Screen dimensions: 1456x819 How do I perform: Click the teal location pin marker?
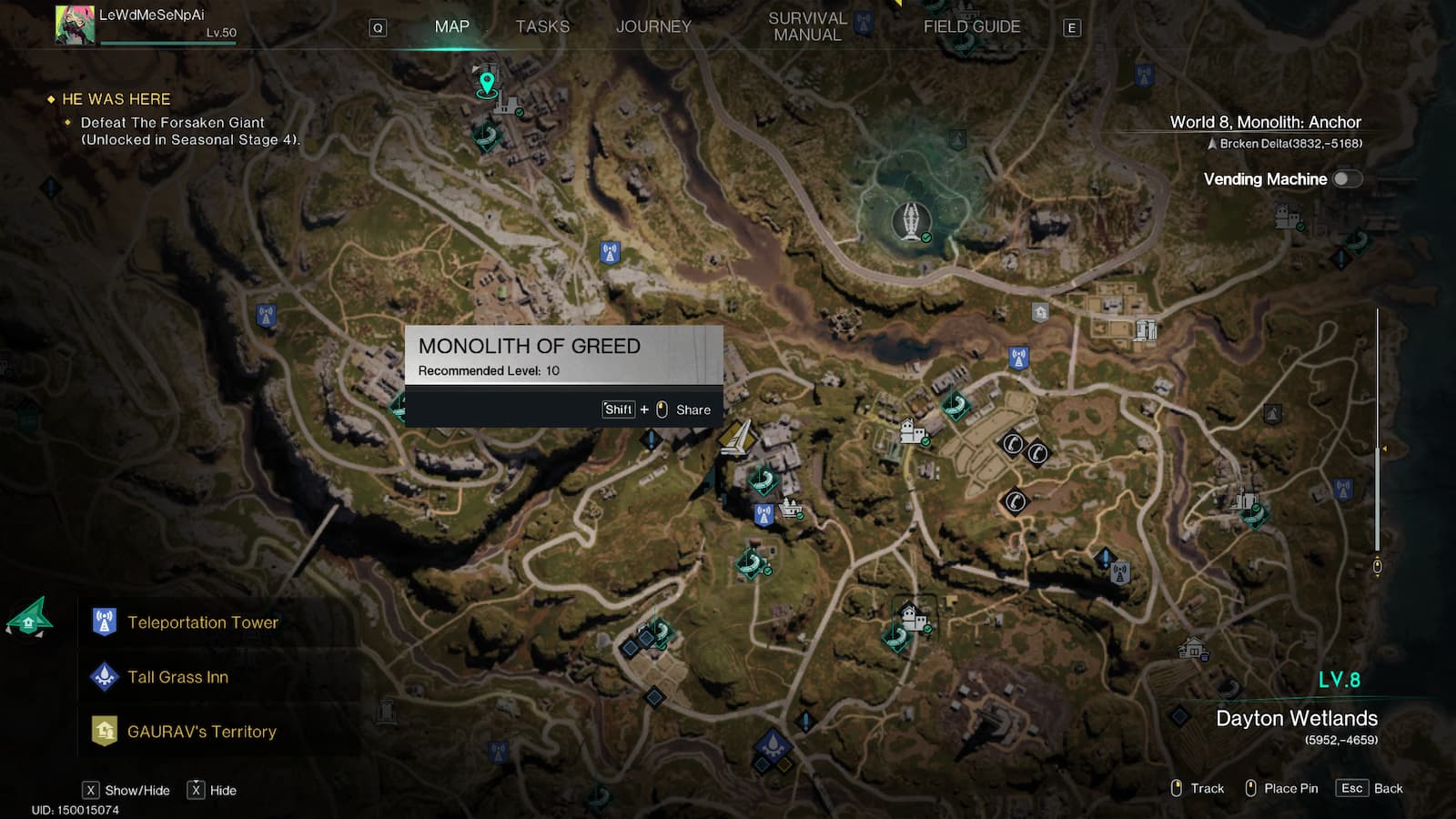coord(487,84)
